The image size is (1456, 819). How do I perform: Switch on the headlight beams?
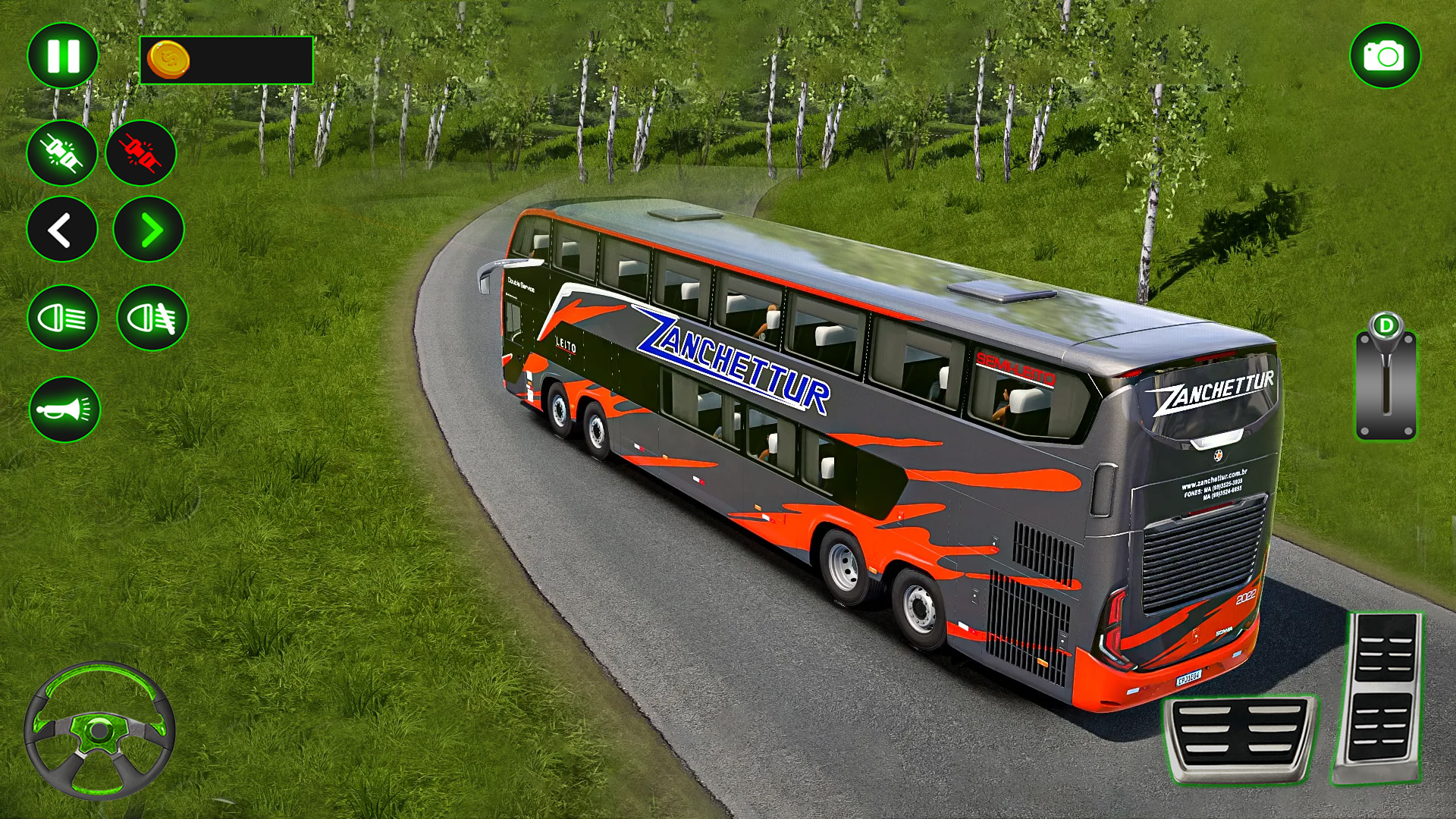pos(62,318)
